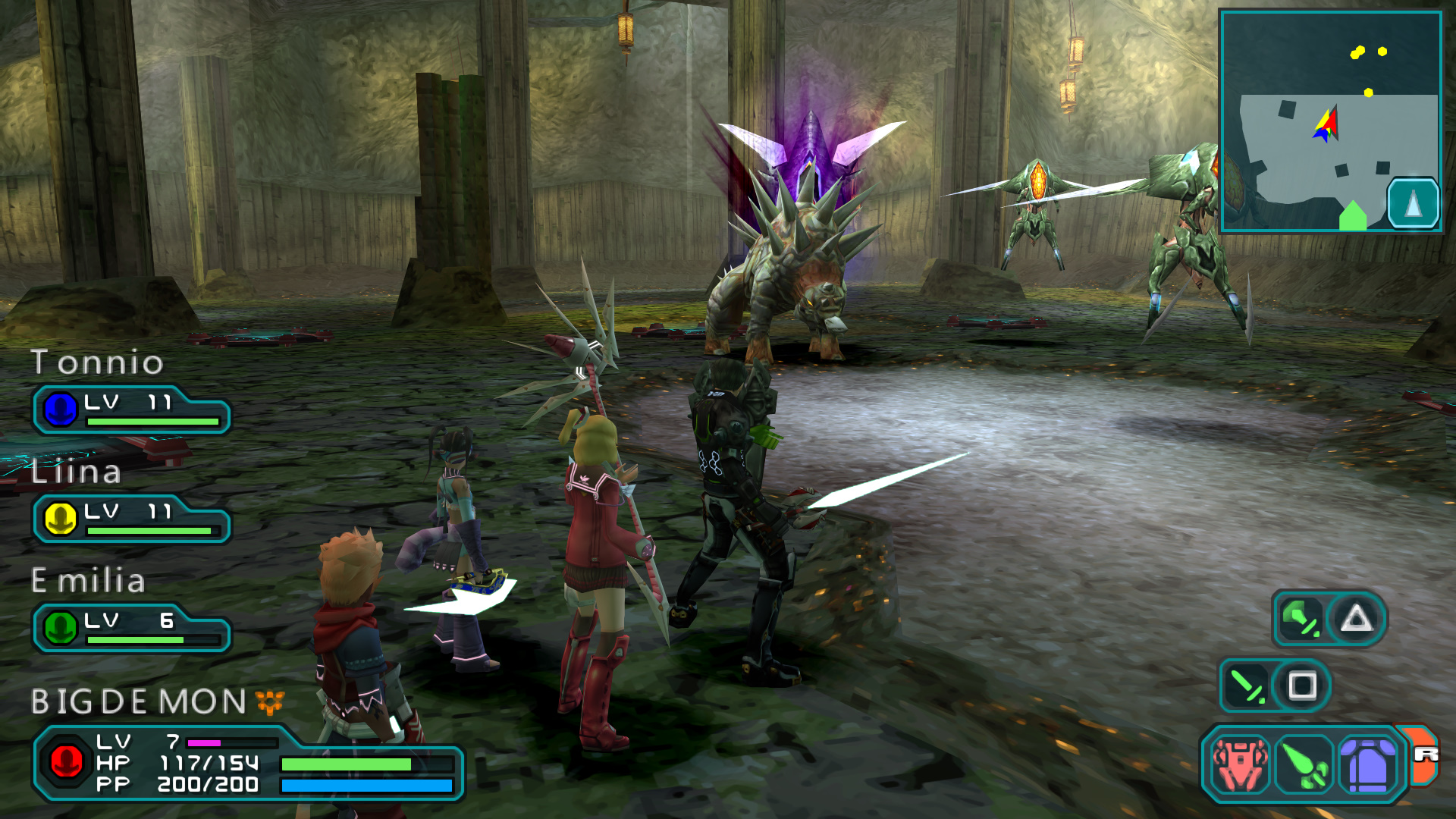Image resolution: width=1456 pixels, height=819 pixels.
Task: Select the red mech armor palette slot
Action: [x=1240, y=764]
